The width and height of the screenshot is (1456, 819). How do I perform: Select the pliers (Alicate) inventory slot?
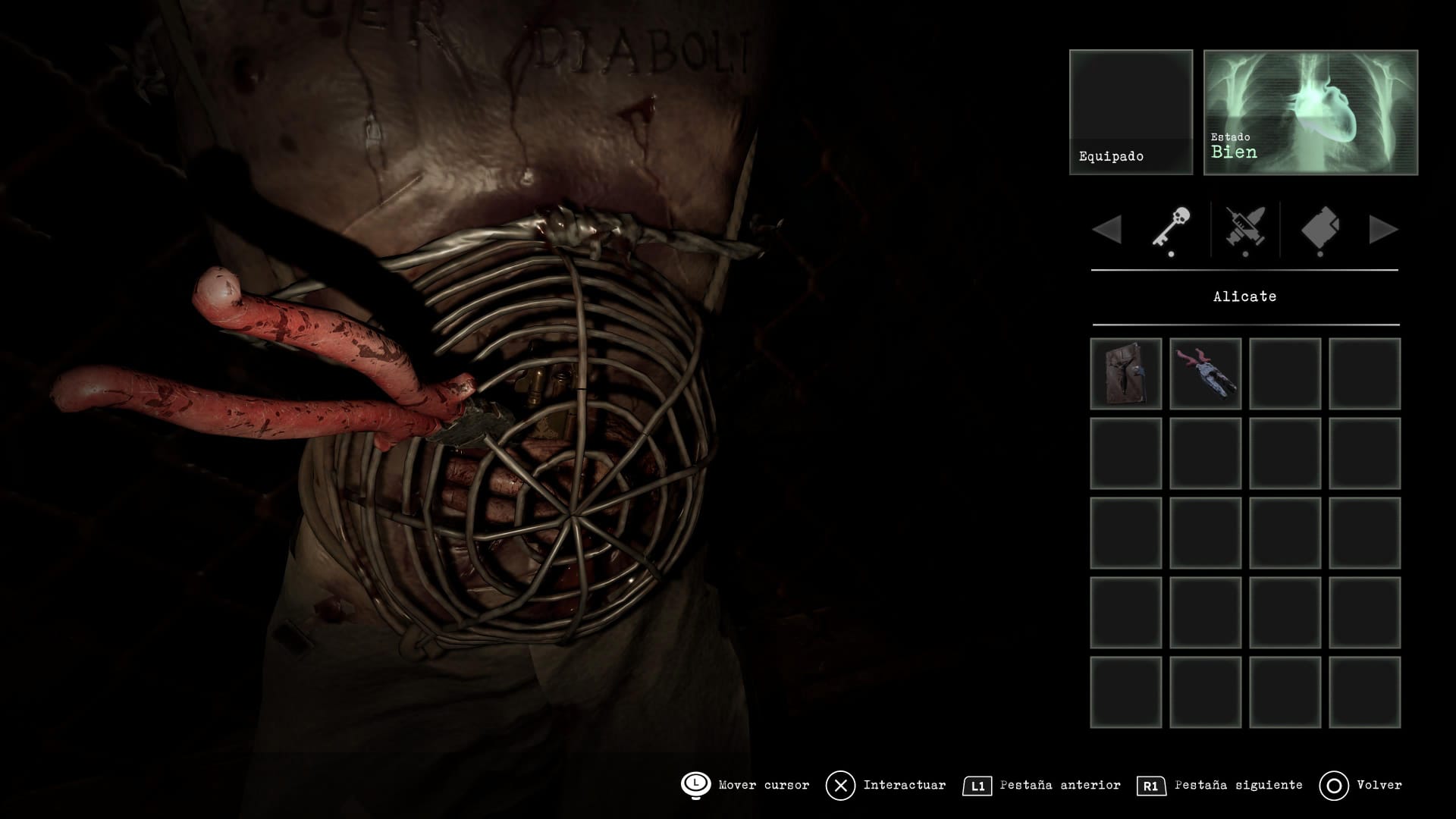point(1205,374)
